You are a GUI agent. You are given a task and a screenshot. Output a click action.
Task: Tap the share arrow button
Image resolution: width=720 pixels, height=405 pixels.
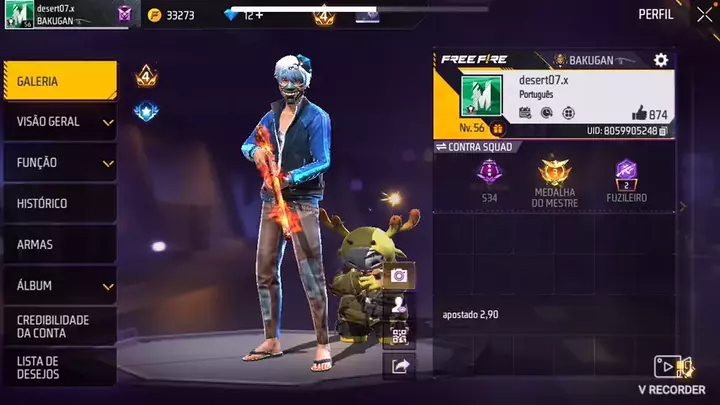399,366
